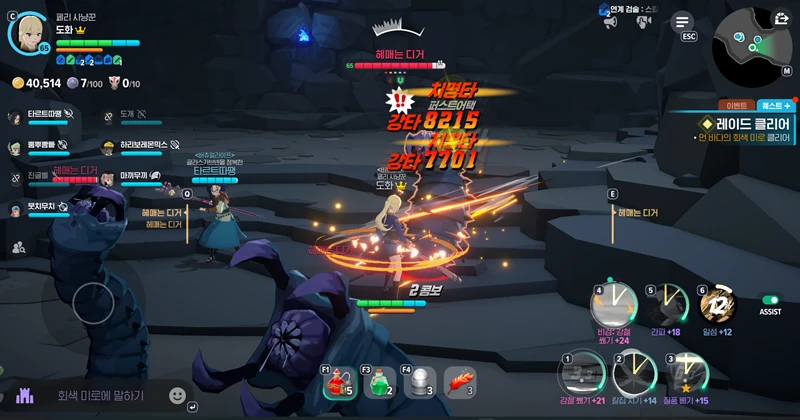Trigger the 일섬 skill icon
Screen dimensions: 800x420
[x=716, y=302]
